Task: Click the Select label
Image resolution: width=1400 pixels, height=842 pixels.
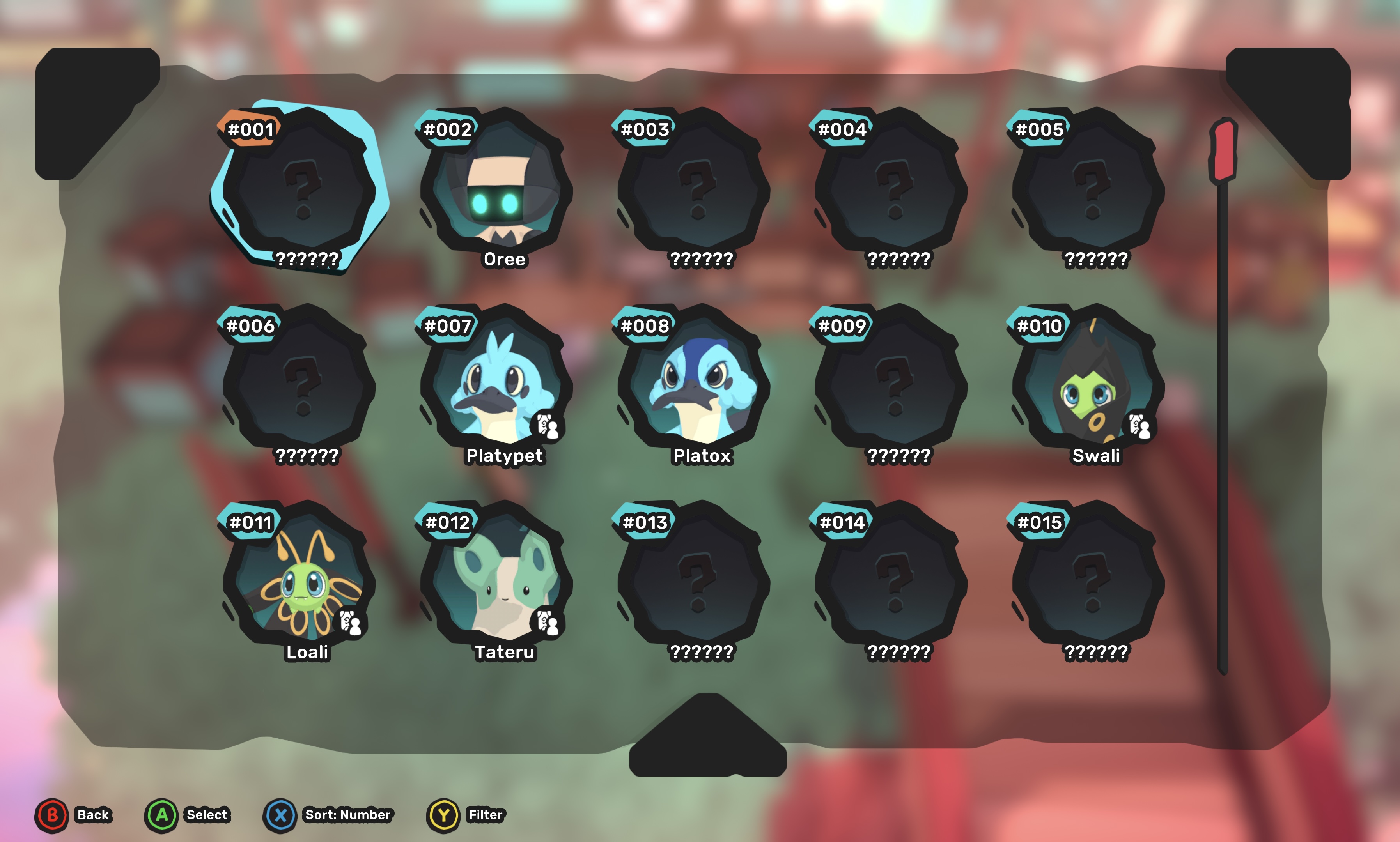Action: coord(207,815)
